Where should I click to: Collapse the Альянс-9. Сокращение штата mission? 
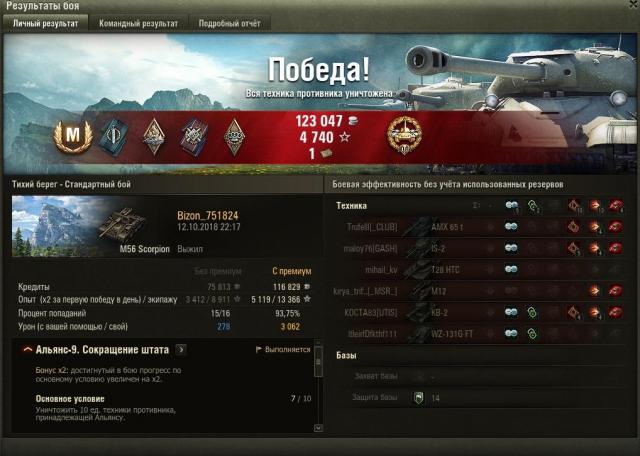click(x=26, y=350)
